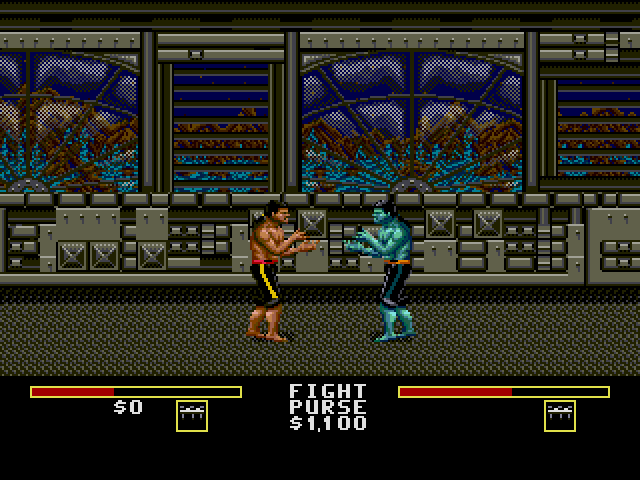Select the yellow item box beside the $0

coord(191,416)
